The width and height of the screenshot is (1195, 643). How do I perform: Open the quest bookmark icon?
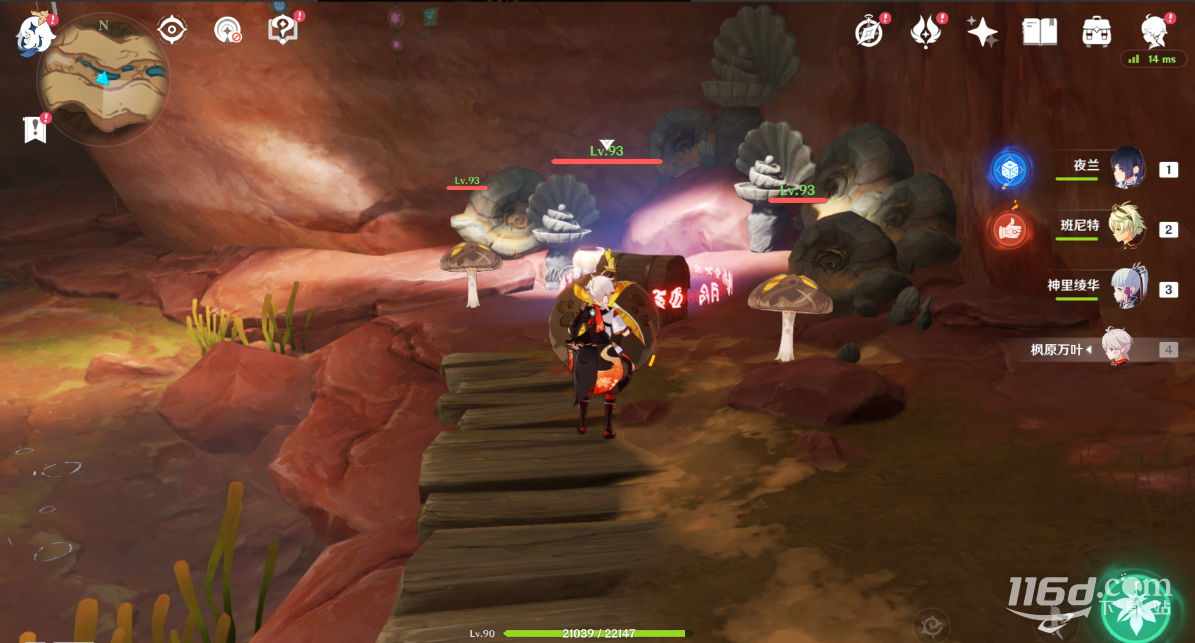pyautogui.click(x=36, y=129)
